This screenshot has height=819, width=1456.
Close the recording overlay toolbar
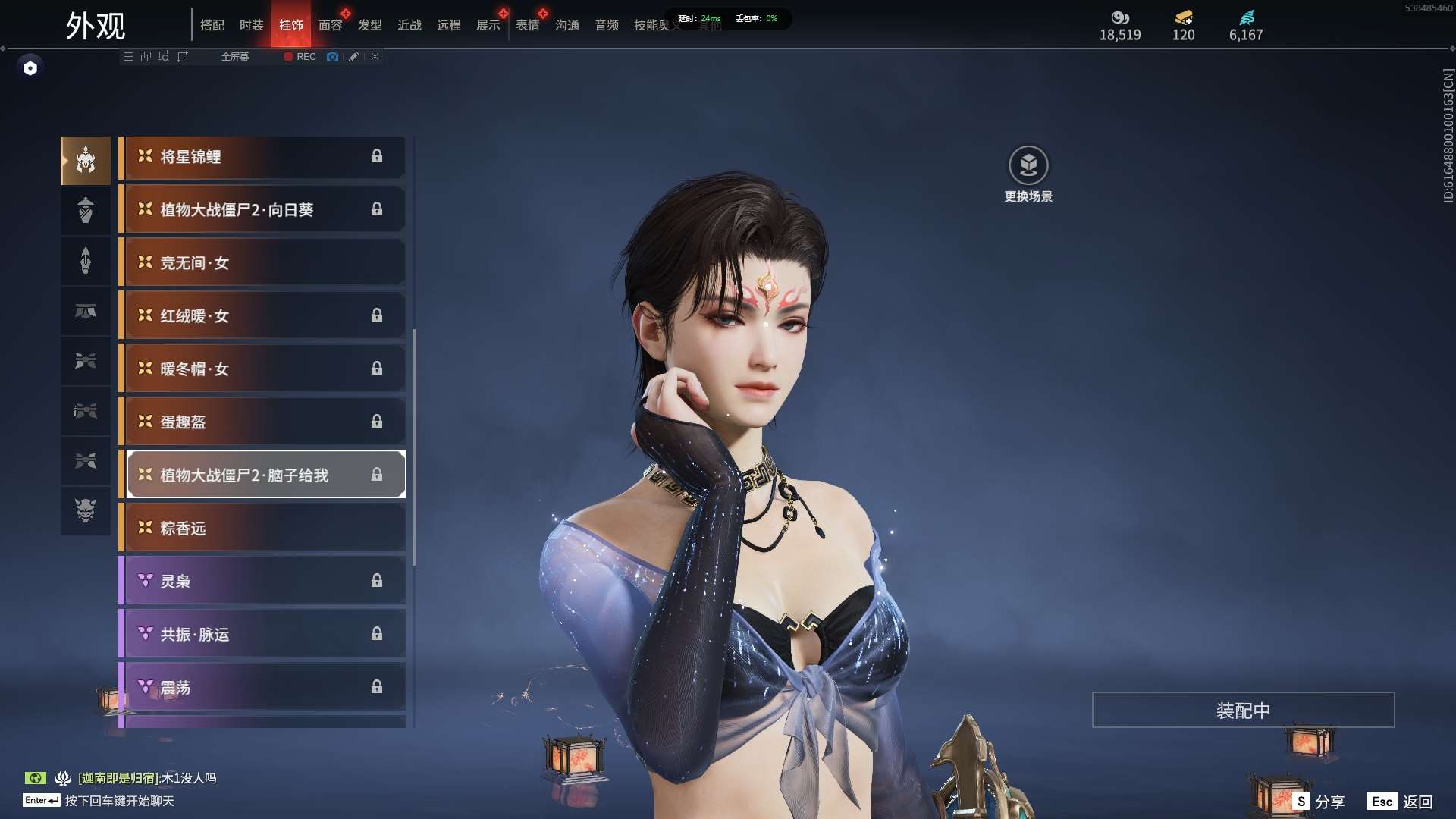point(375,57)
